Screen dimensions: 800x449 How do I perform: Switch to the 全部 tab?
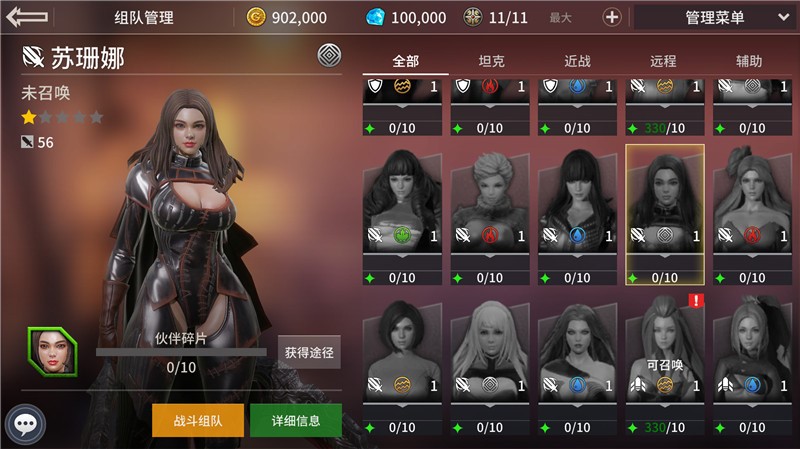405,61
